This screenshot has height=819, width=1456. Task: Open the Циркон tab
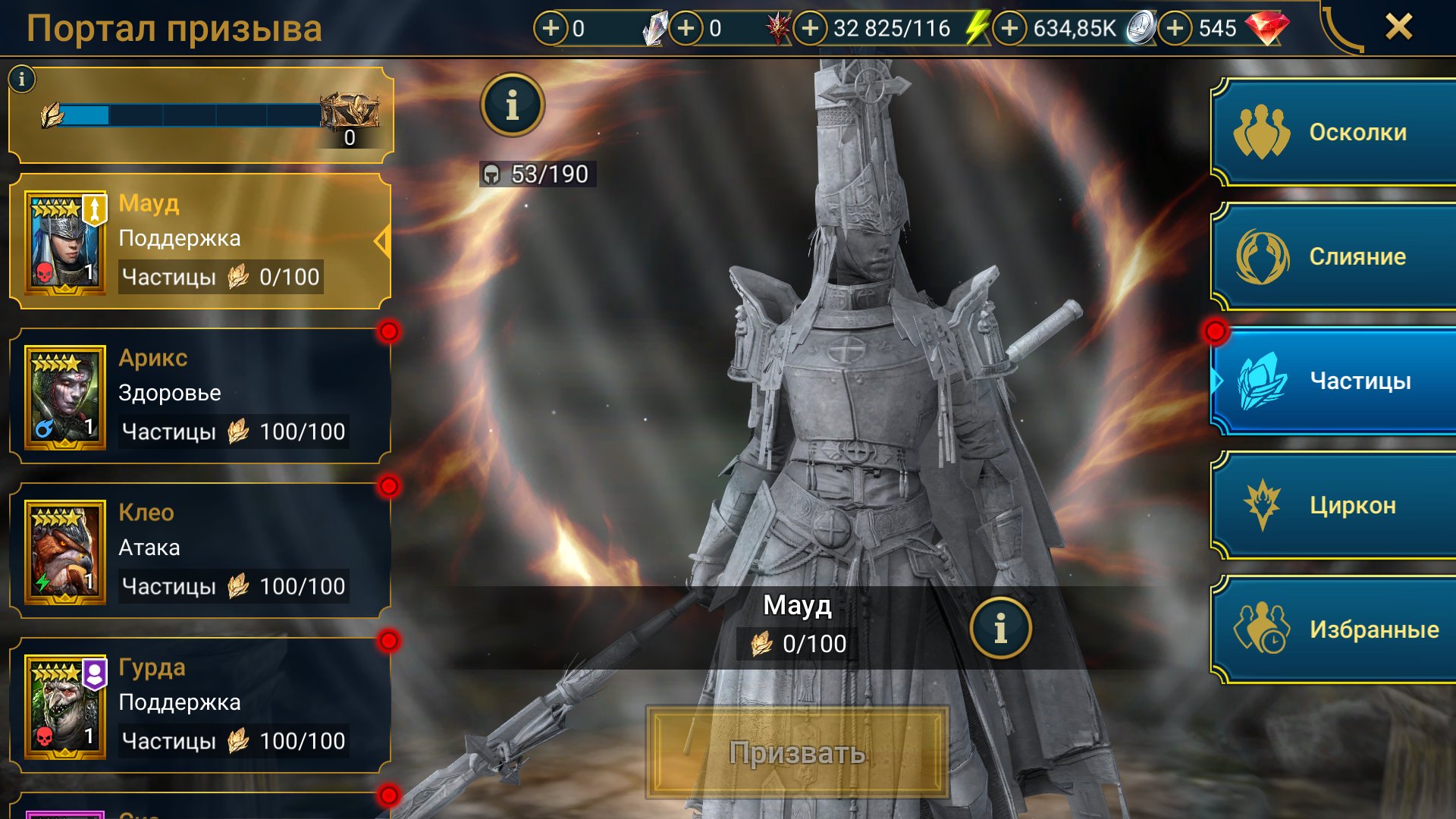click(x=1335, y=505)
